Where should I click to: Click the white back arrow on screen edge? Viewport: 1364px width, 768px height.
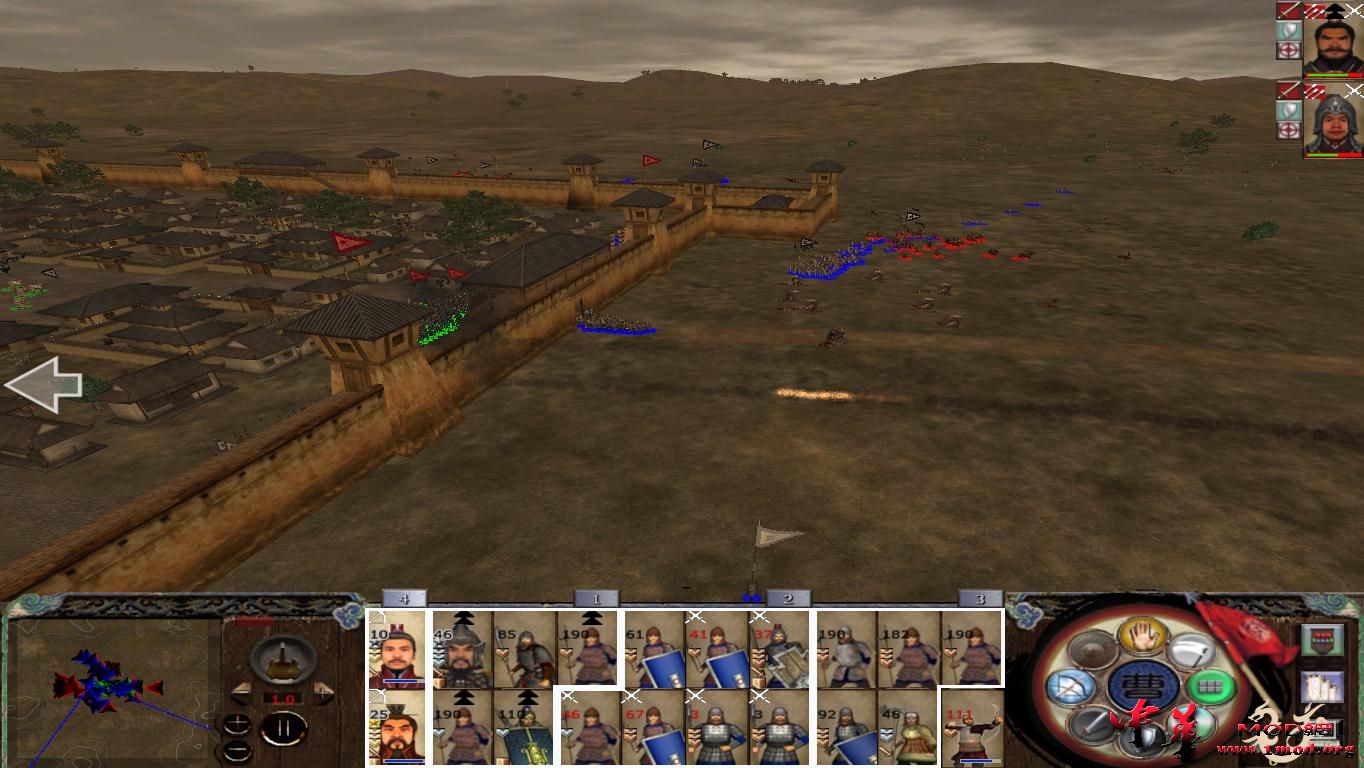click(45, 385)
